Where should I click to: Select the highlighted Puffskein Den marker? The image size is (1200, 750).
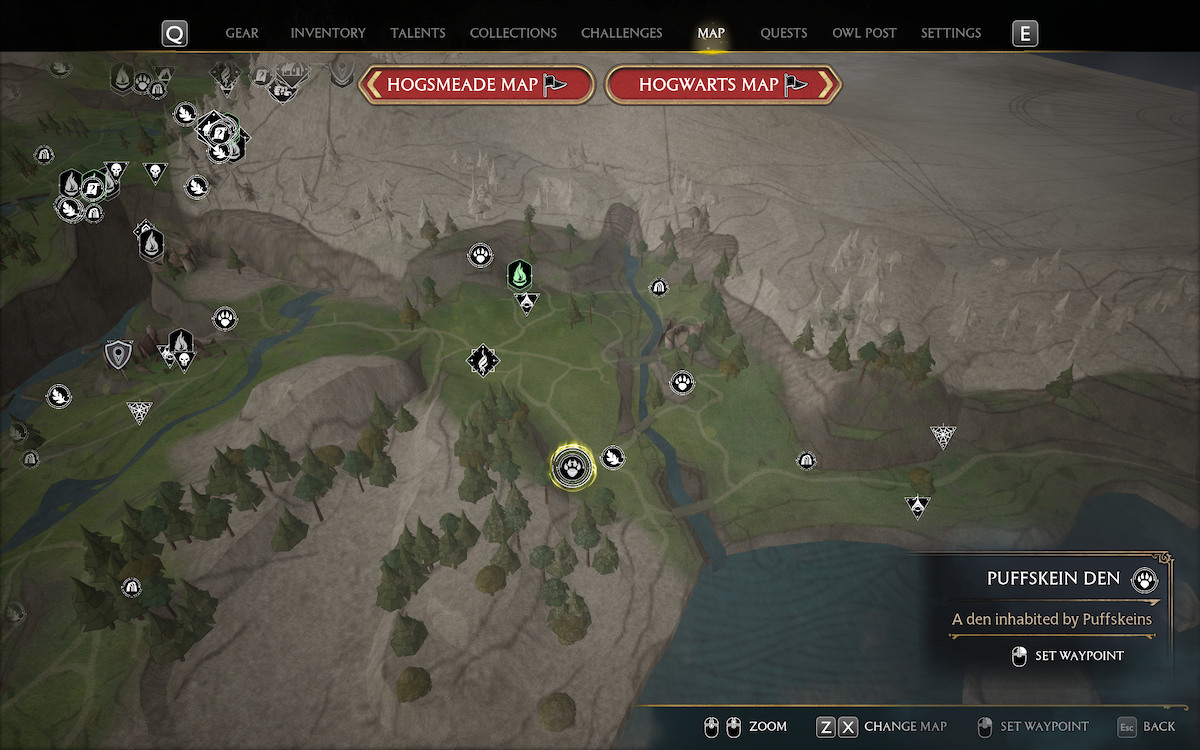click(x=573, y=467)
